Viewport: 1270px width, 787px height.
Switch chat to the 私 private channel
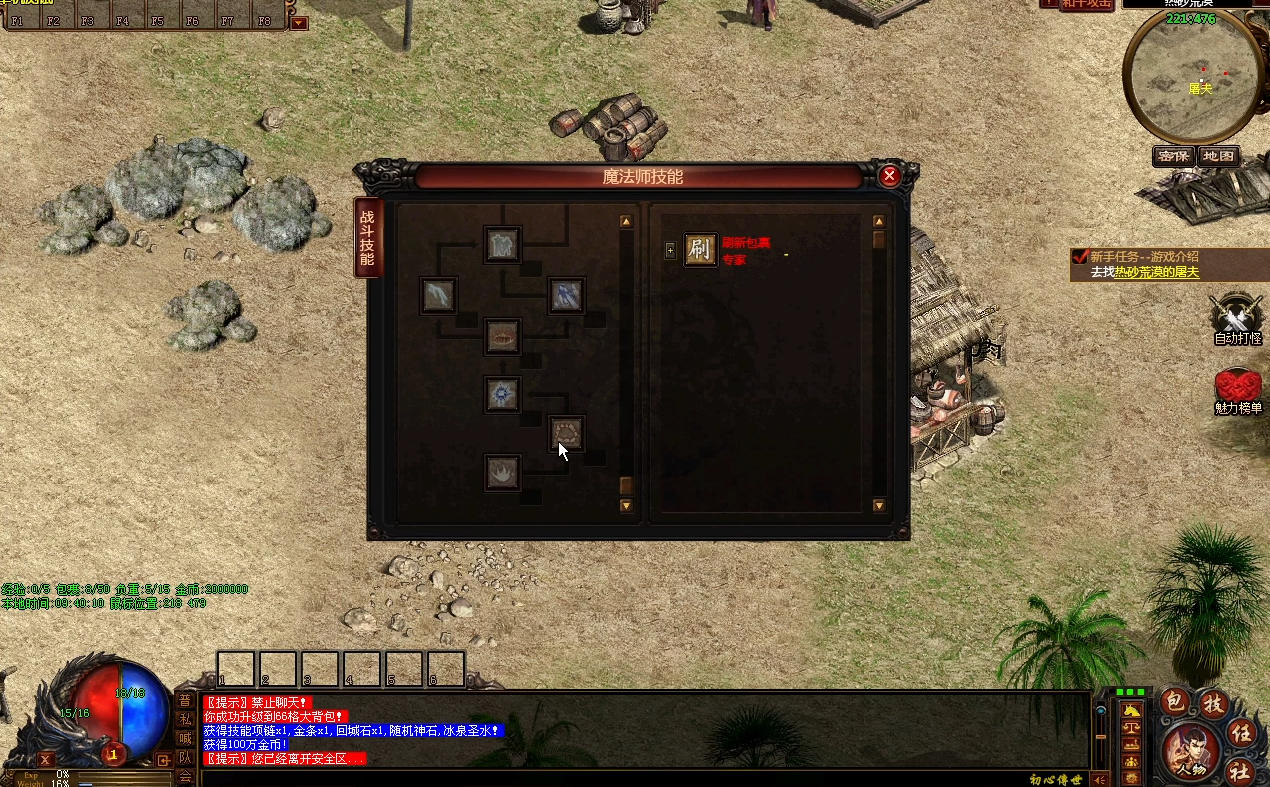pyautogui.click(x=185, y=719)
